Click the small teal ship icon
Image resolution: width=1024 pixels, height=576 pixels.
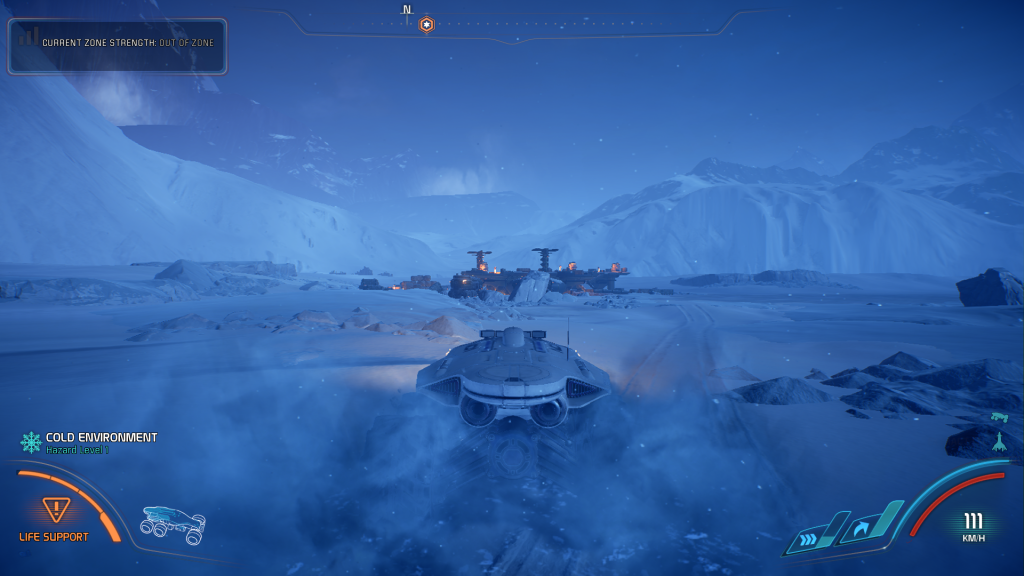coord(998,442)
